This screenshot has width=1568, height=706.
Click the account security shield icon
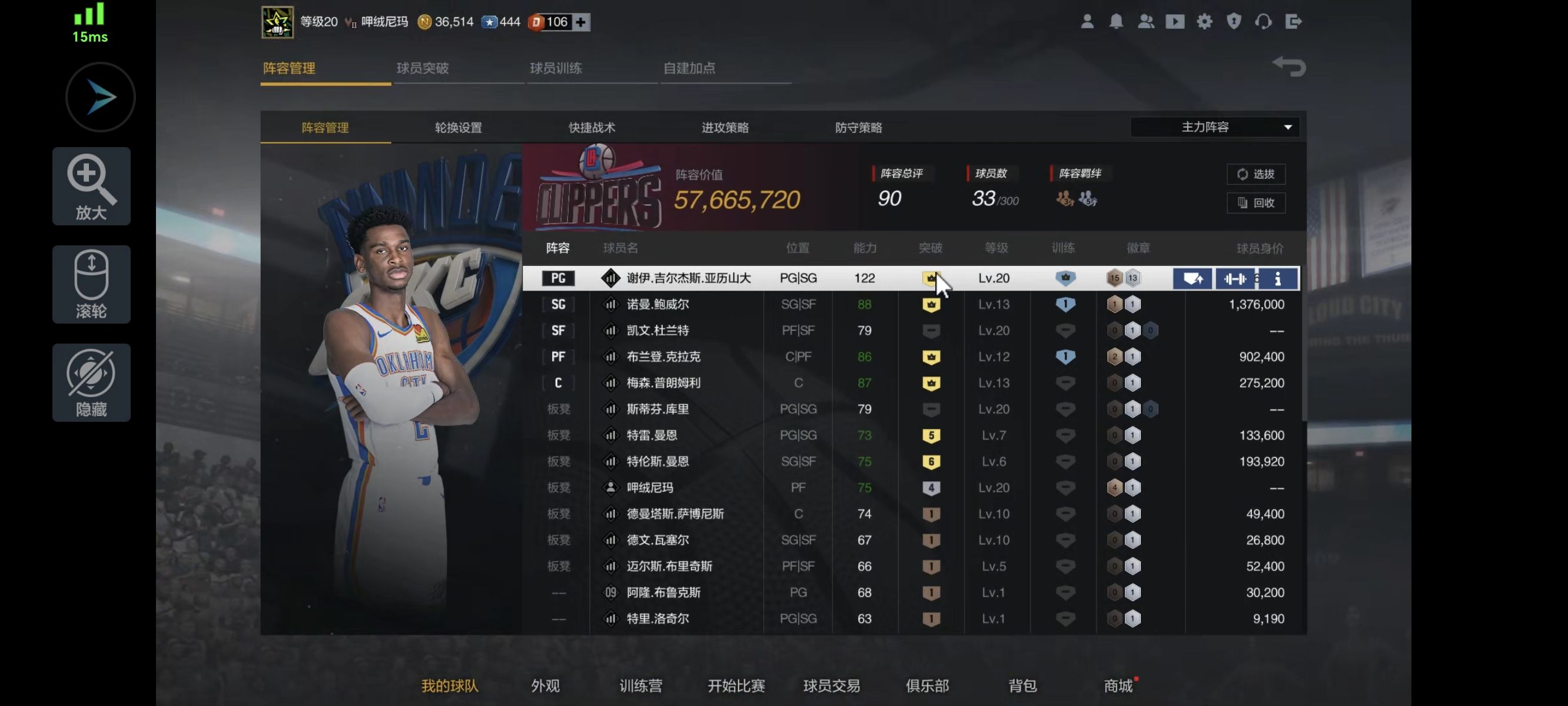1233,22
